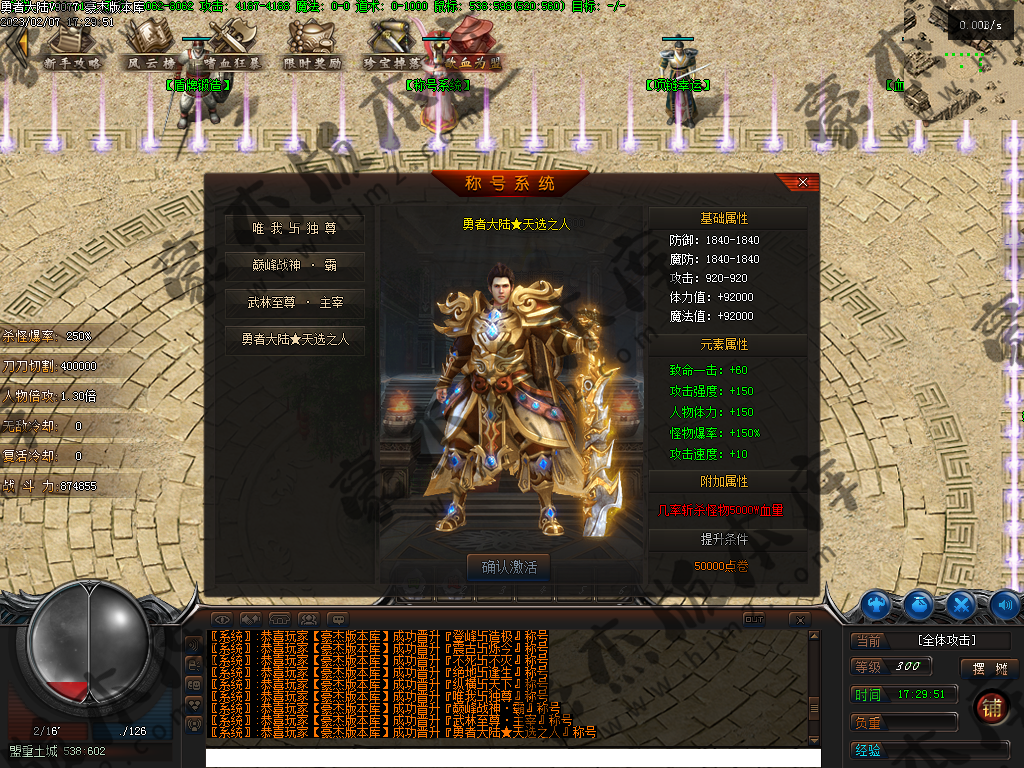The height and width of the screenshot is (768, 1024).
Task: Open the 限时奖励 timed rewards
Action: (x=312, y=45)
